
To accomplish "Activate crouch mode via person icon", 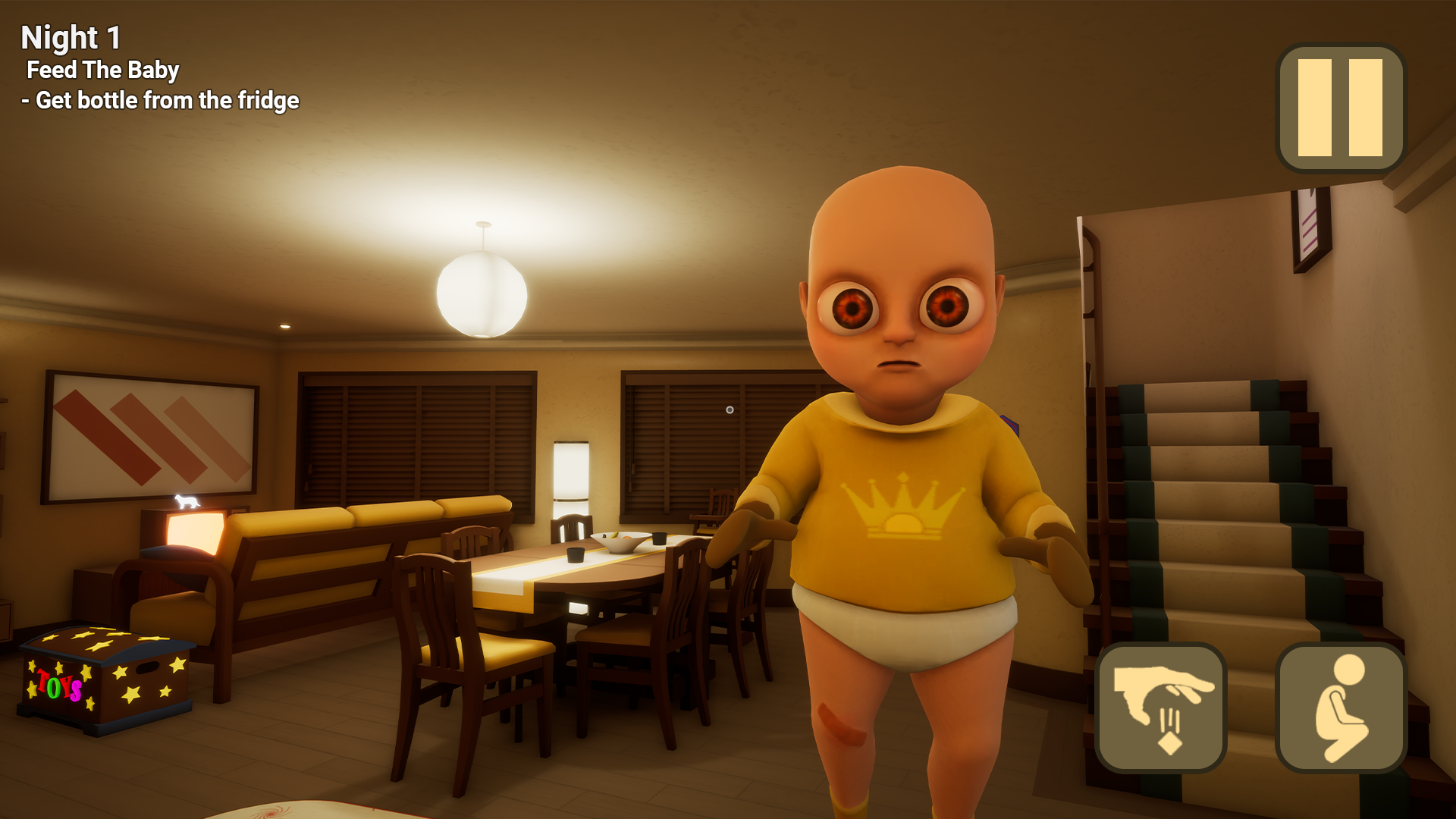I will [1341, 707].
